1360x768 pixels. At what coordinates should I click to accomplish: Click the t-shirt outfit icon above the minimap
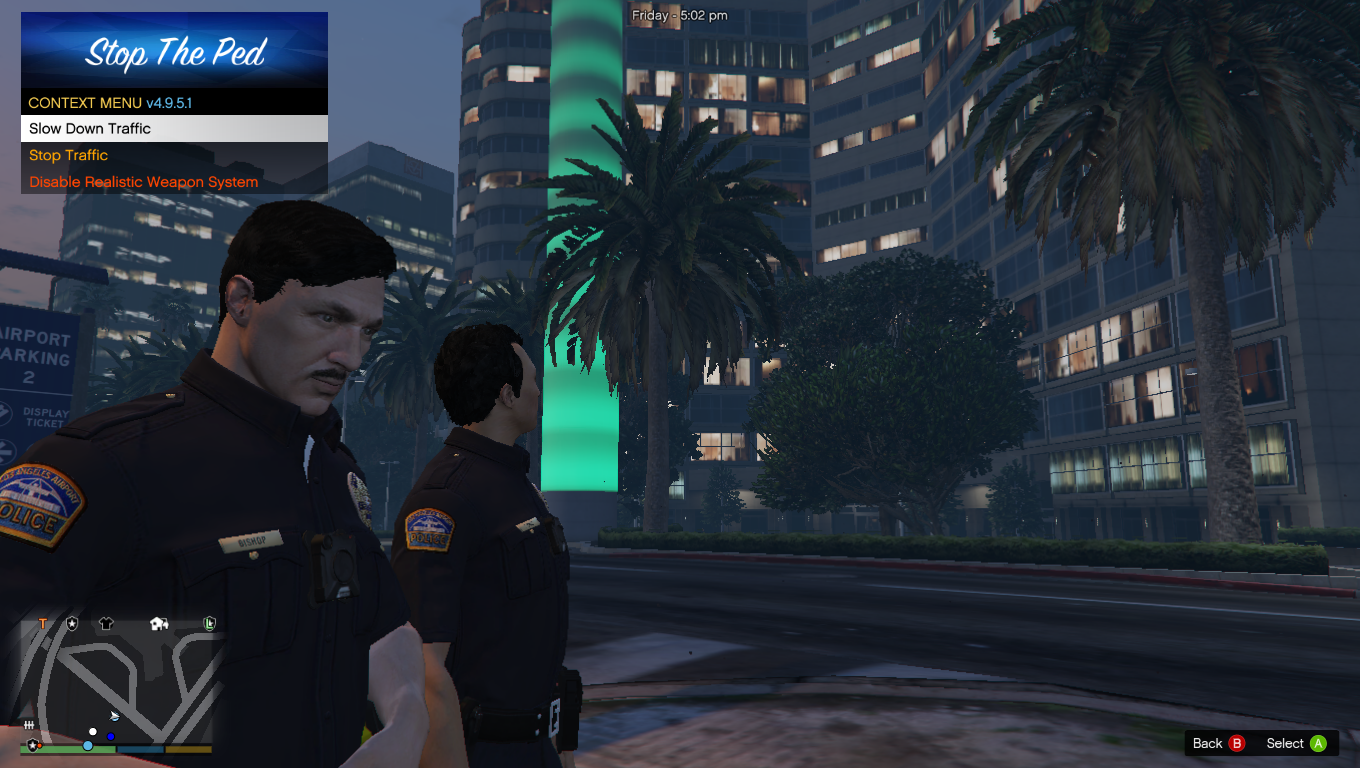[104, 622]
